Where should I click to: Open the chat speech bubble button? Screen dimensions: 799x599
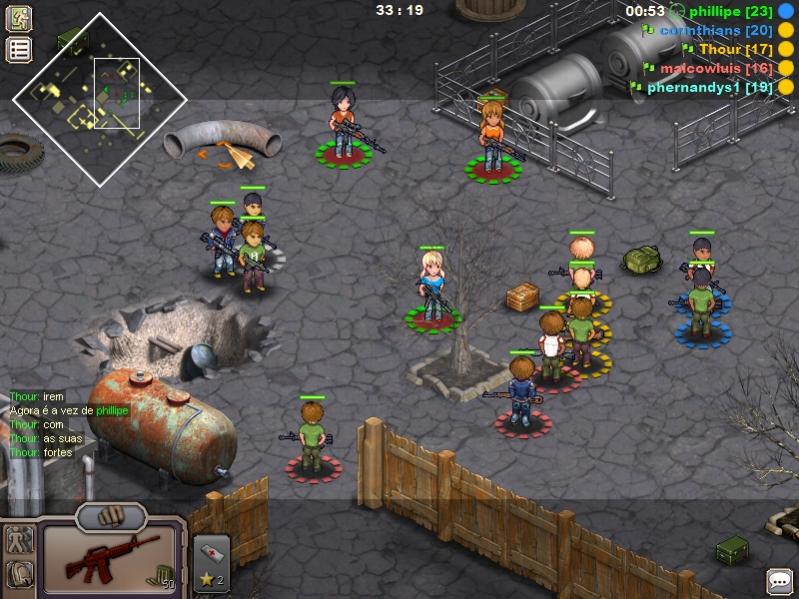coord(779,580)
